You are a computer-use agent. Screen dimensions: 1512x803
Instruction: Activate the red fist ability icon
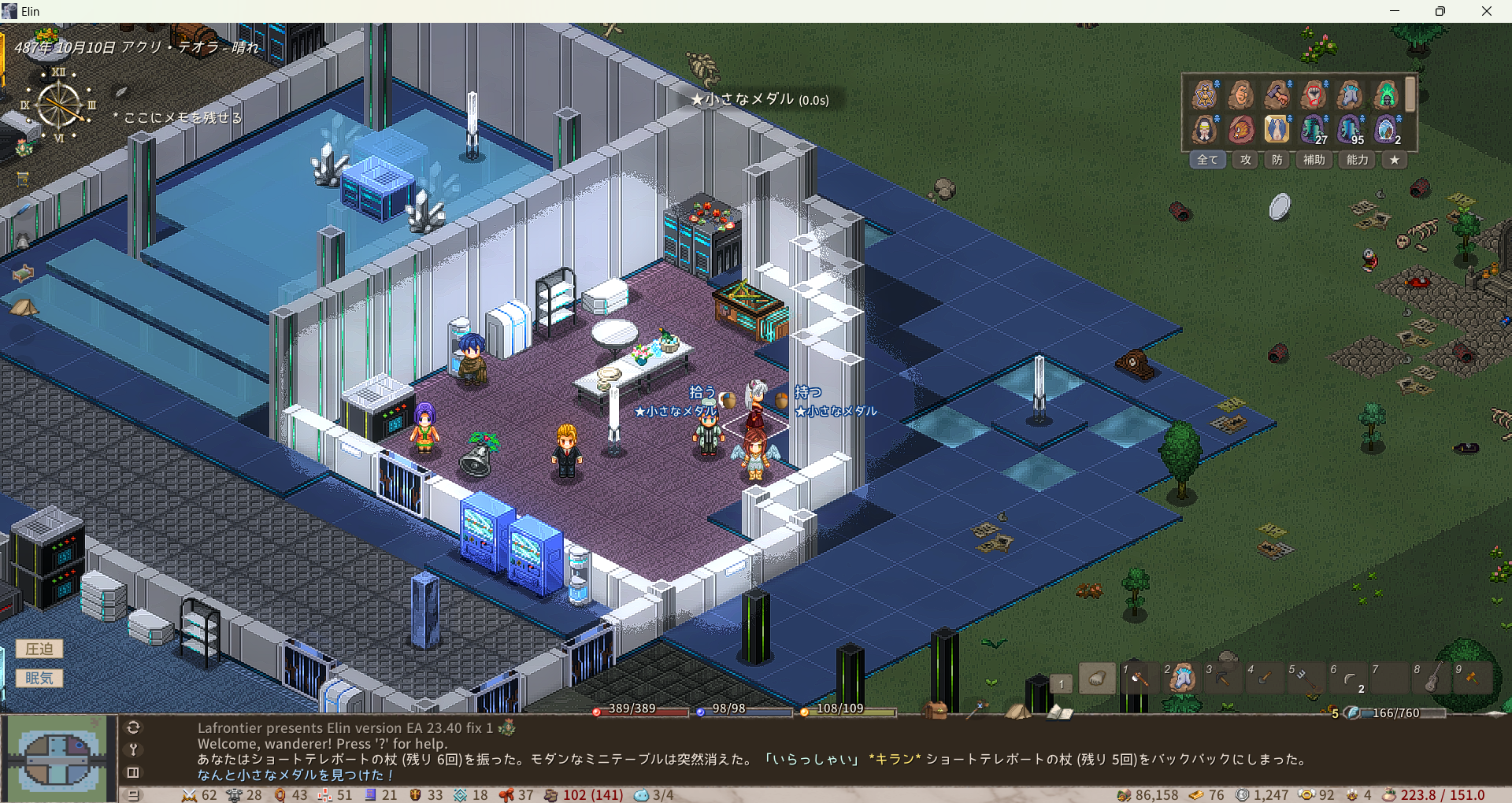1313,94
